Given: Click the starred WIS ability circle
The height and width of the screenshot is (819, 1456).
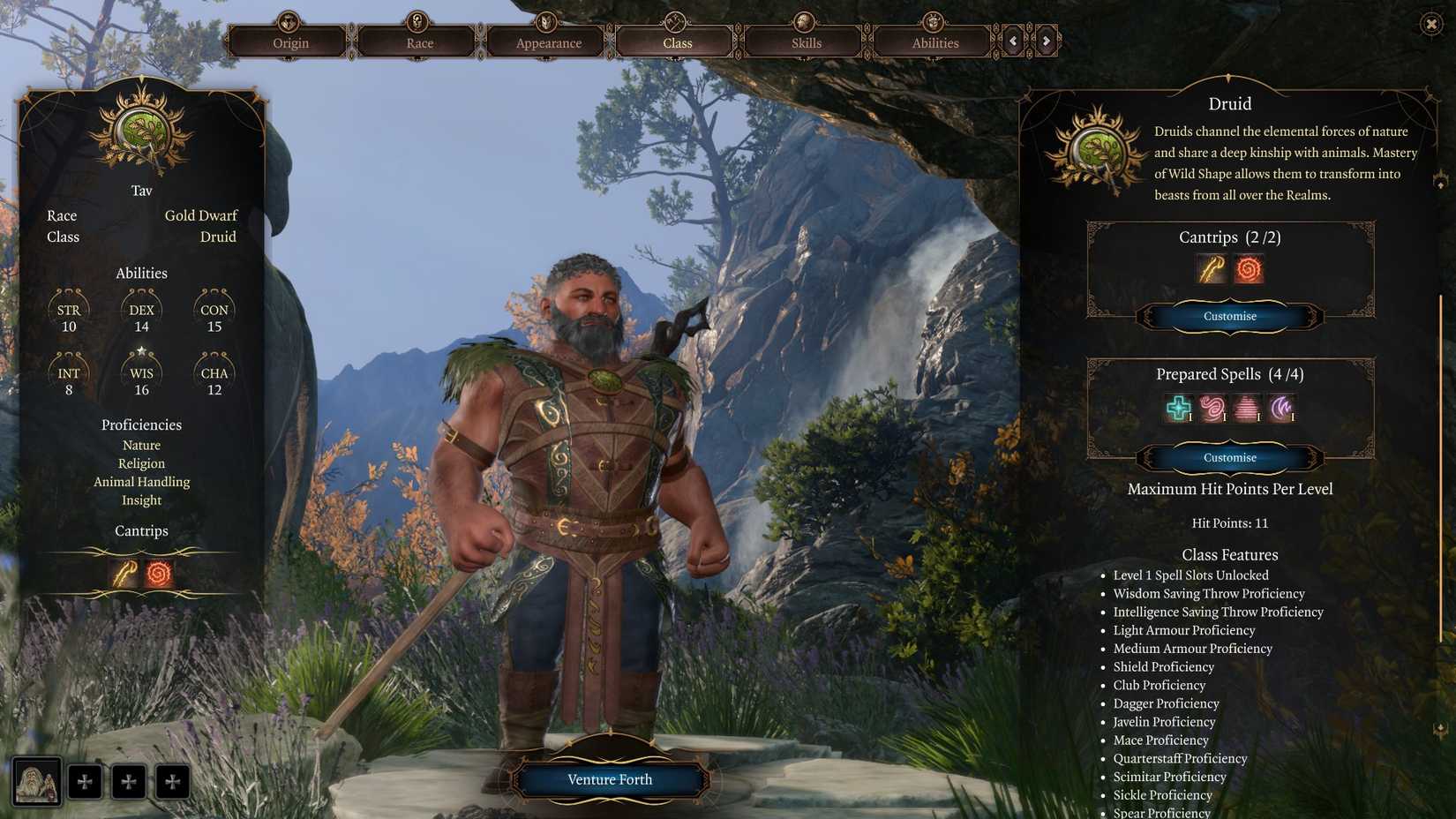Looking at the screenshot, I should [x=141, y=375].
